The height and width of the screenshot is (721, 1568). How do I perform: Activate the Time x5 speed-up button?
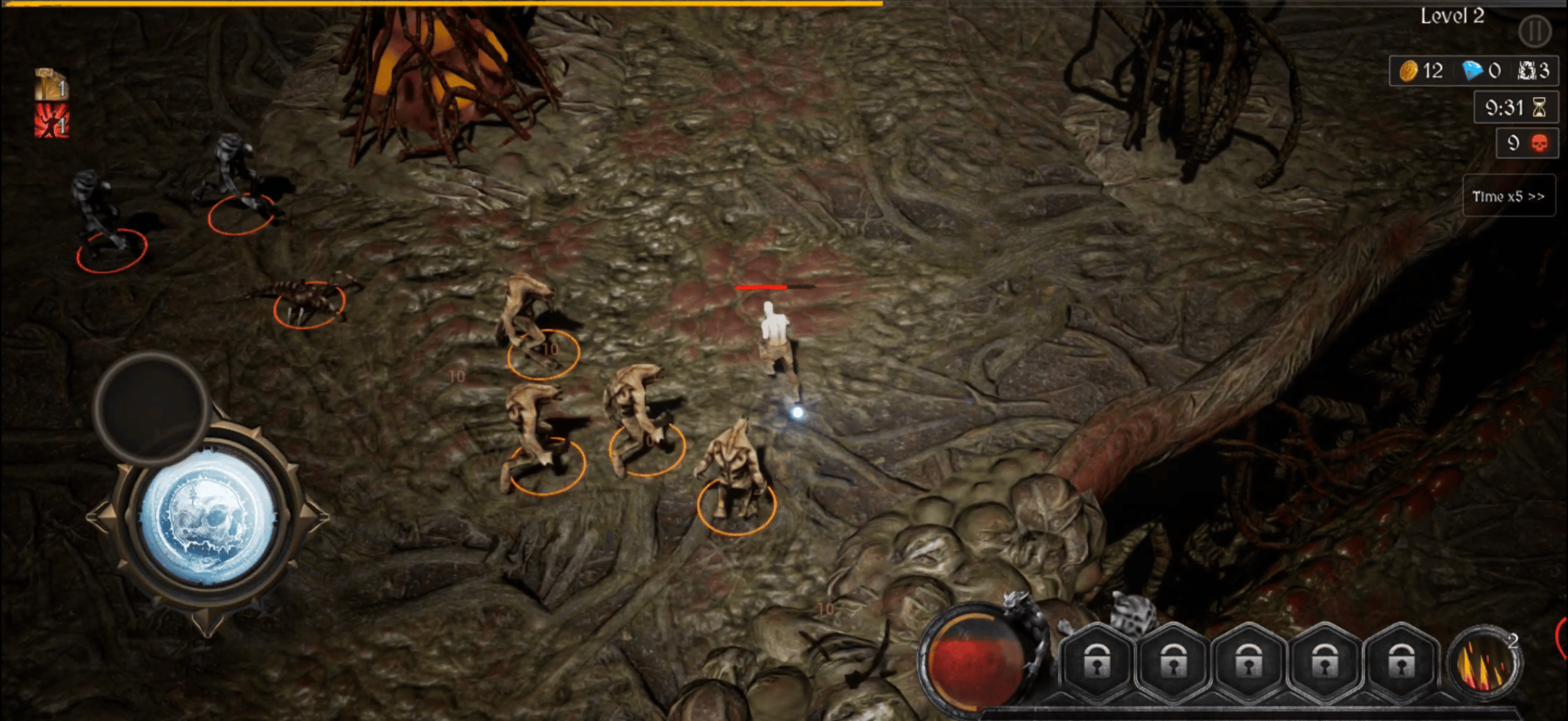point(1508,197)
